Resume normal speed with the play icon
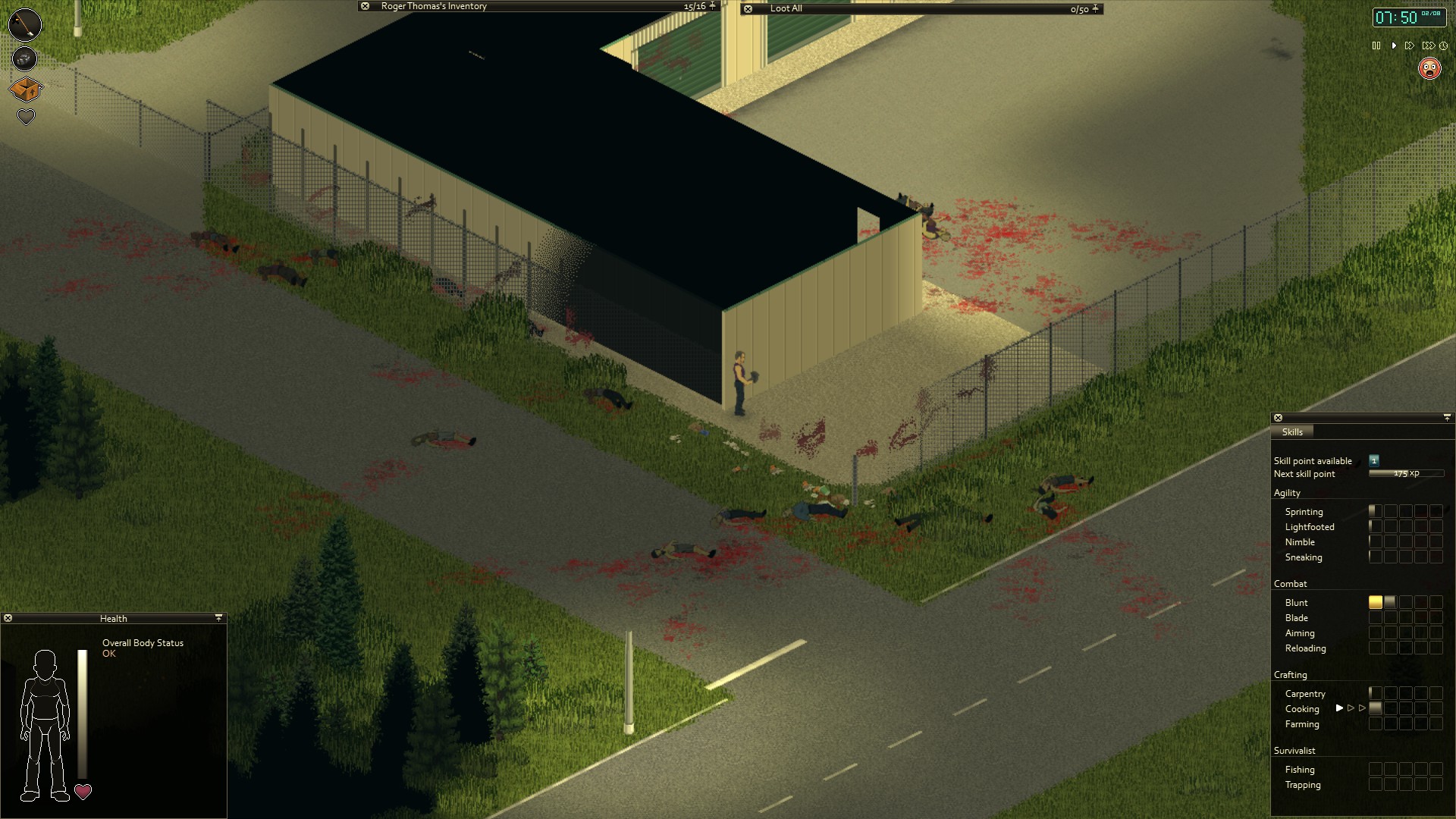The height and width of the screenshot is (819, 1456). point(1394,45)
